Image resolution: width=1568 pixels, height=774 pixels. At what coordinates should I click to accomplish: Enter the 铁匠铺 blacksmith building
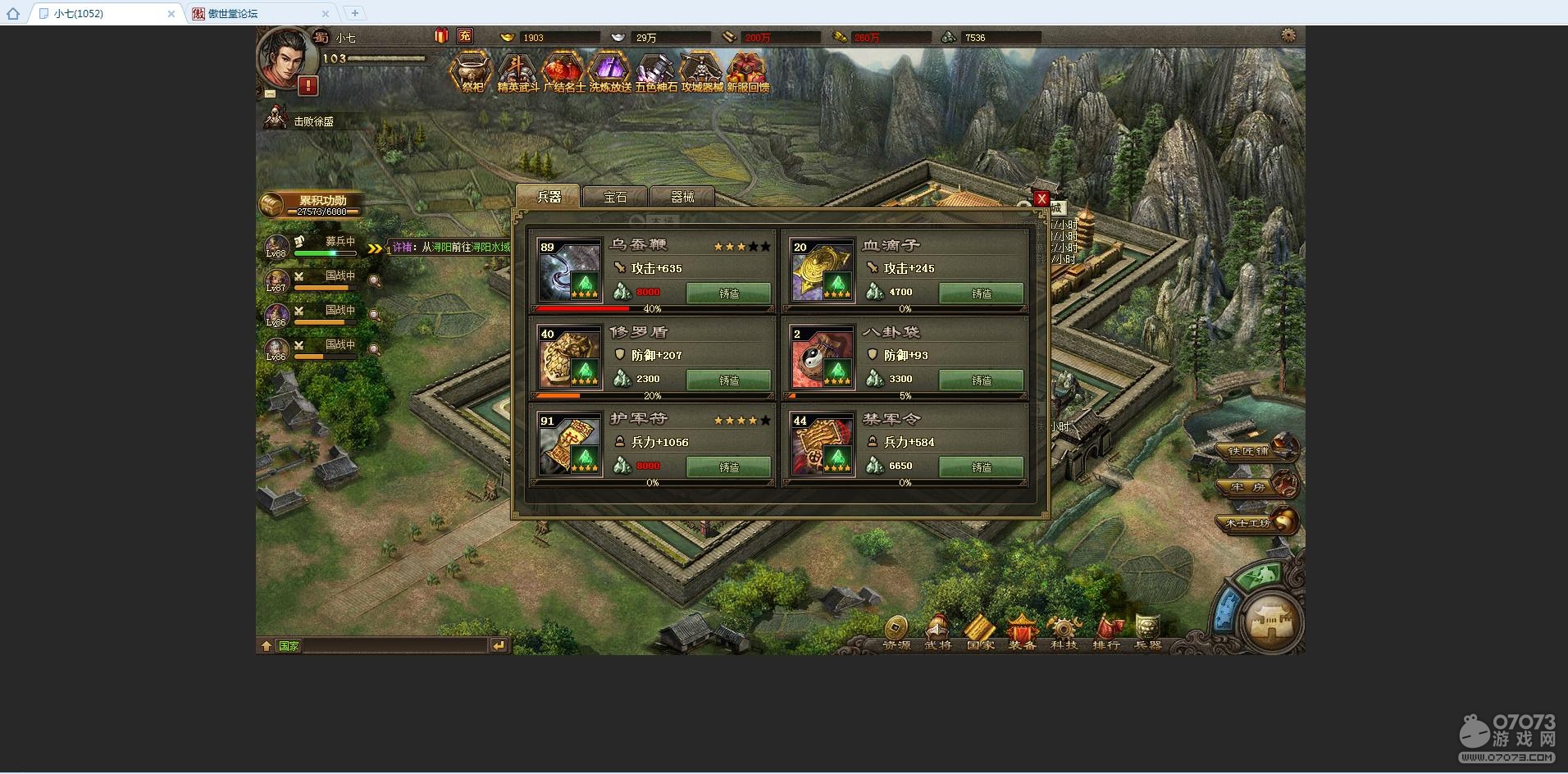tap(1256, 450)
